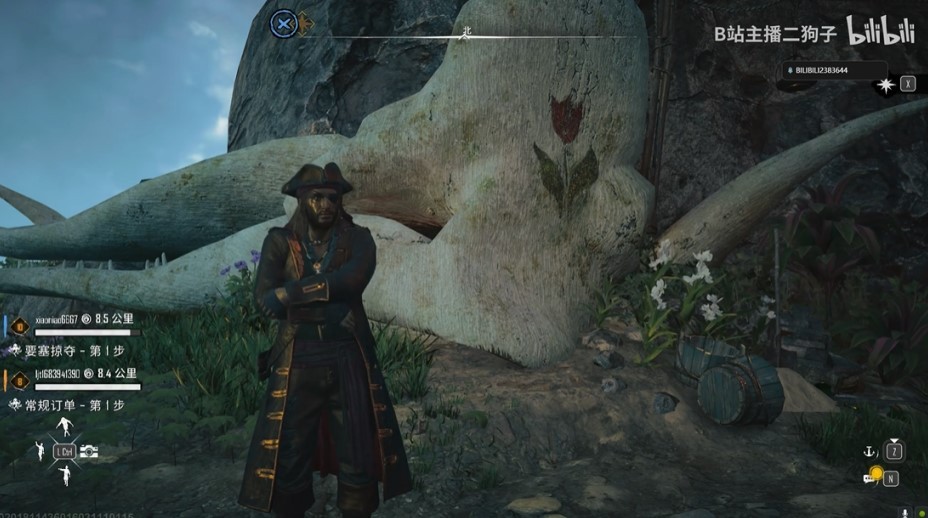Click the BILIBILI2383644 player name panel
The height and width of the screenshot is (518, 928).
[x=833, y=71]
